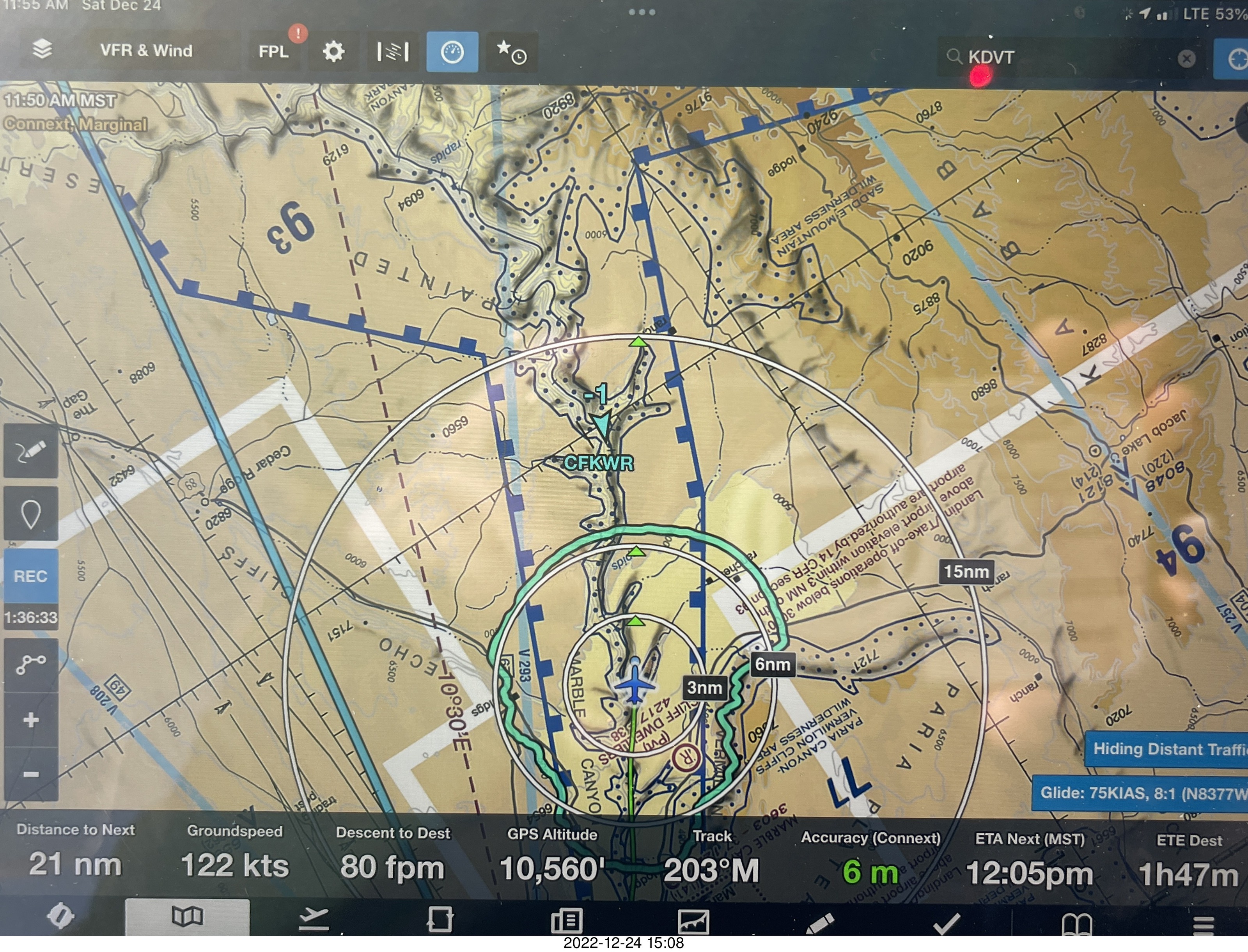Select the map pin marker tool

(x=30, y=514)
